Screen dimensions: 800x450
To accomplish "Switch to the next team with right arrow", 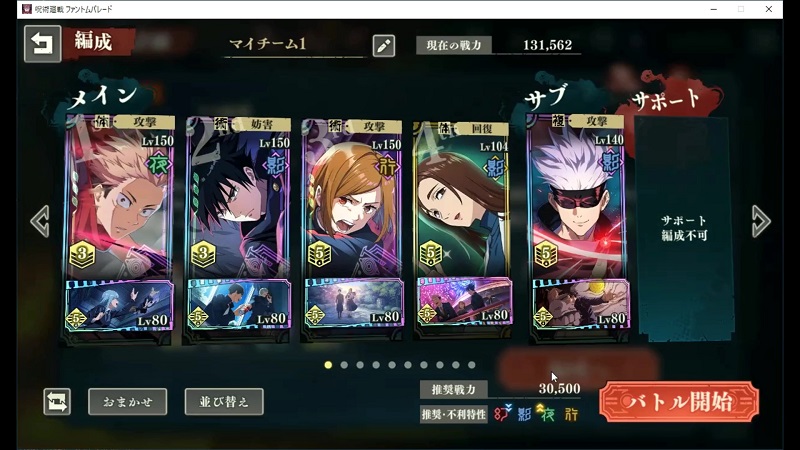I will point(761,221).
